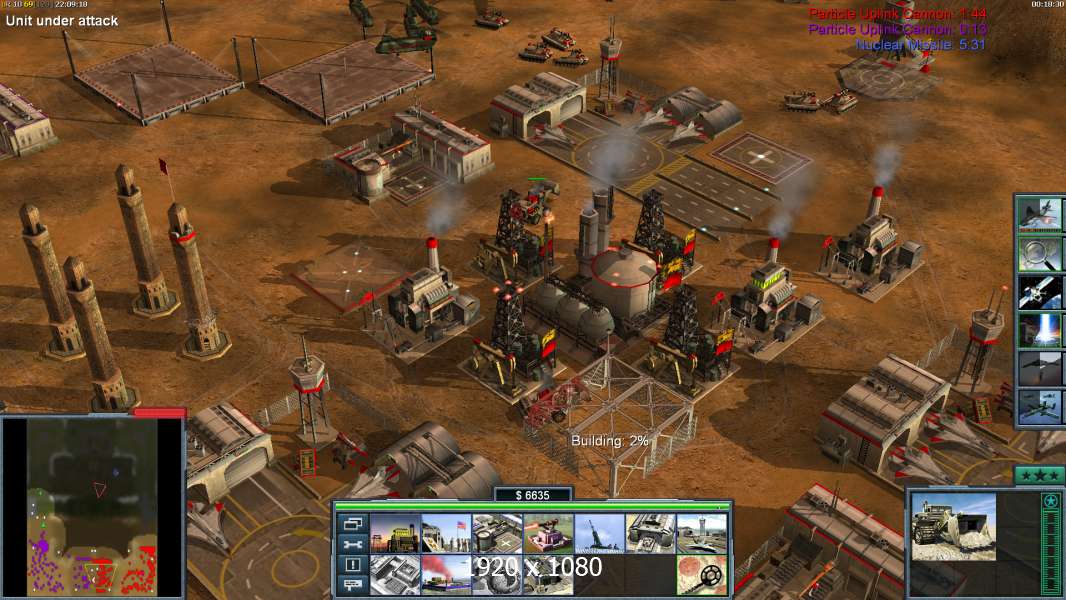Choose the War Factory build icon
1066x600 pixels.
650,533
